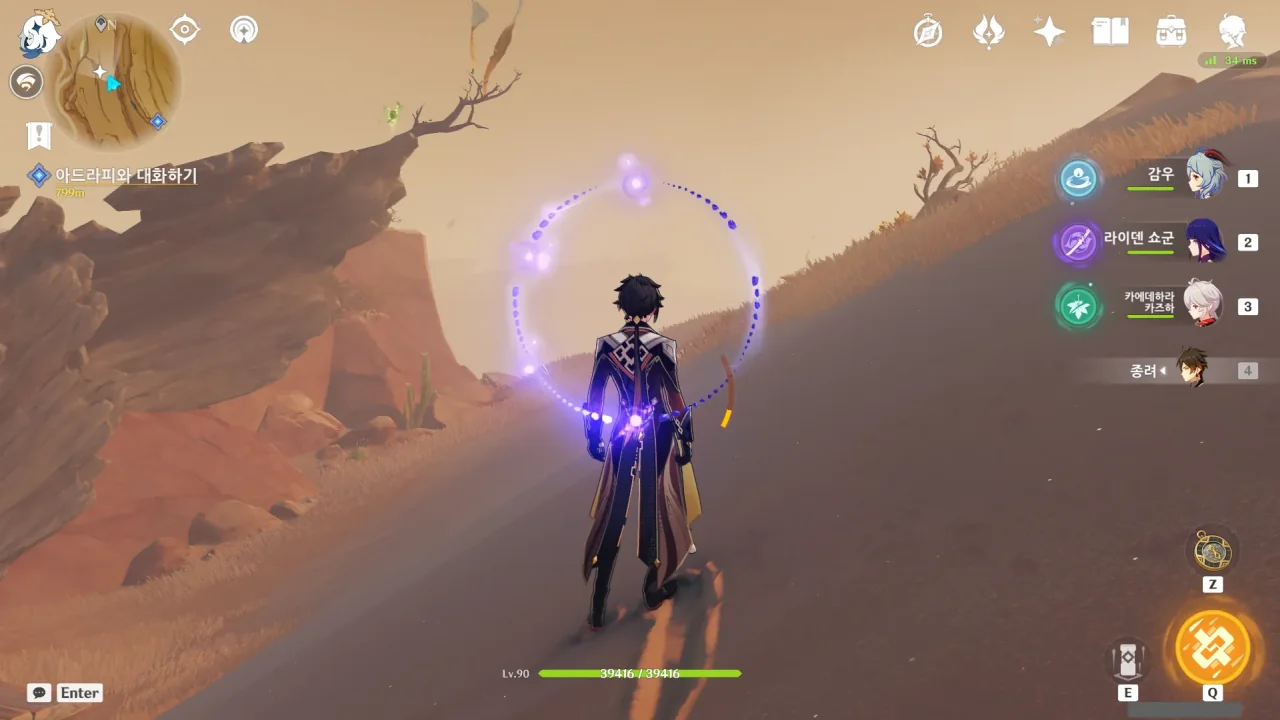The width and height of the screenshot is (1280, 720).
Task: Switch to party member 감우
Action: (x=1205, y=177)
